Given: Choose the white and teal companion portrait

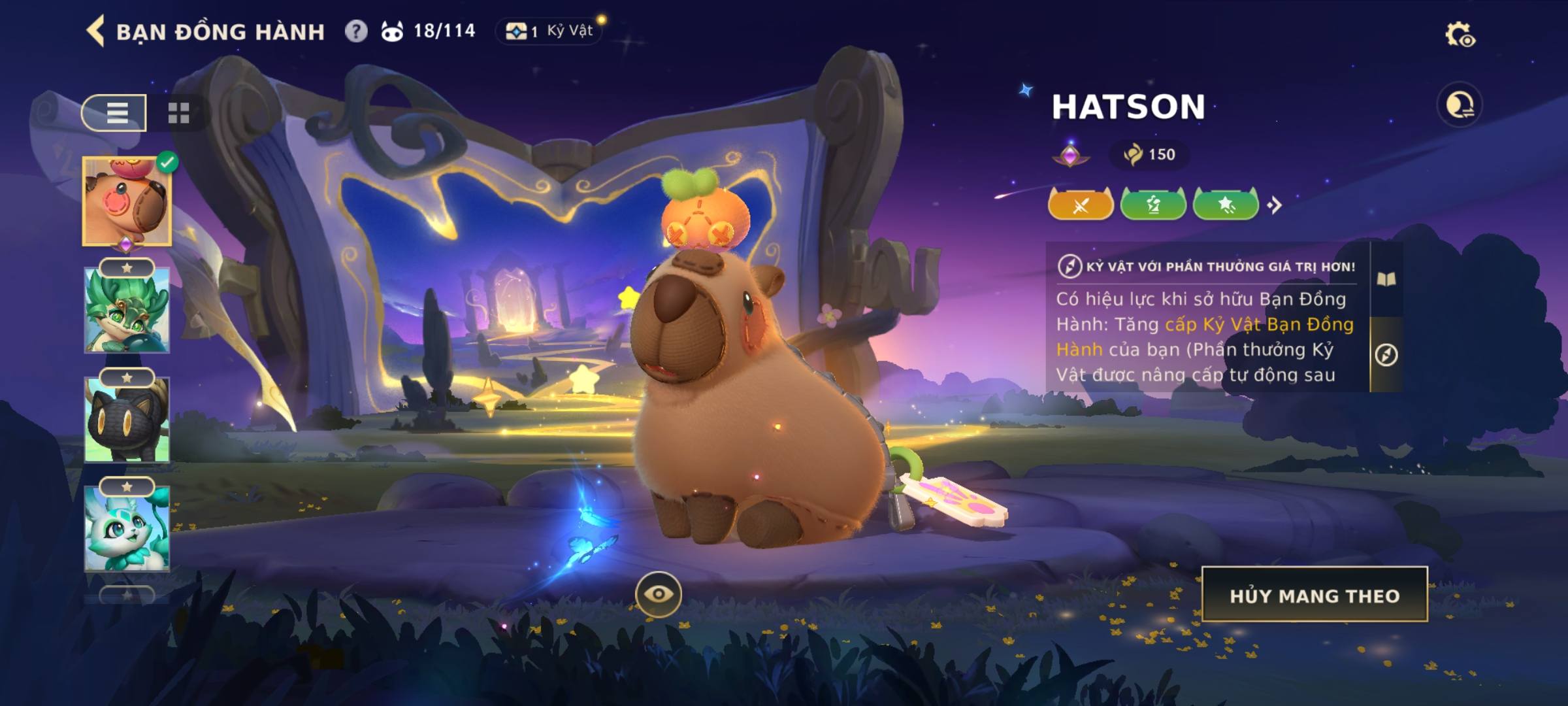Looking at the screenshot, I should (x=127, y=528).
